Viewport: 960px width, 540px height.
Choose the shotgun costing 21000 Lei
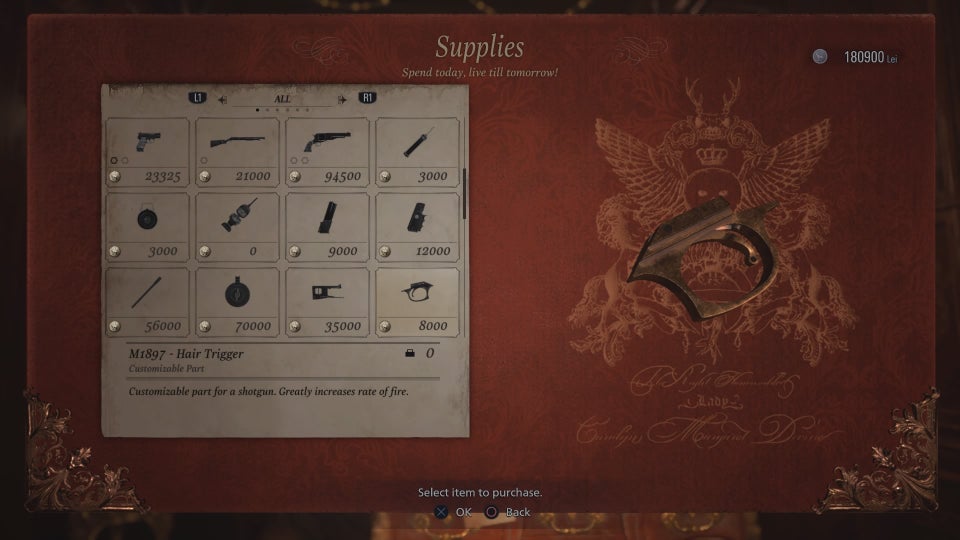click(237, 151)
